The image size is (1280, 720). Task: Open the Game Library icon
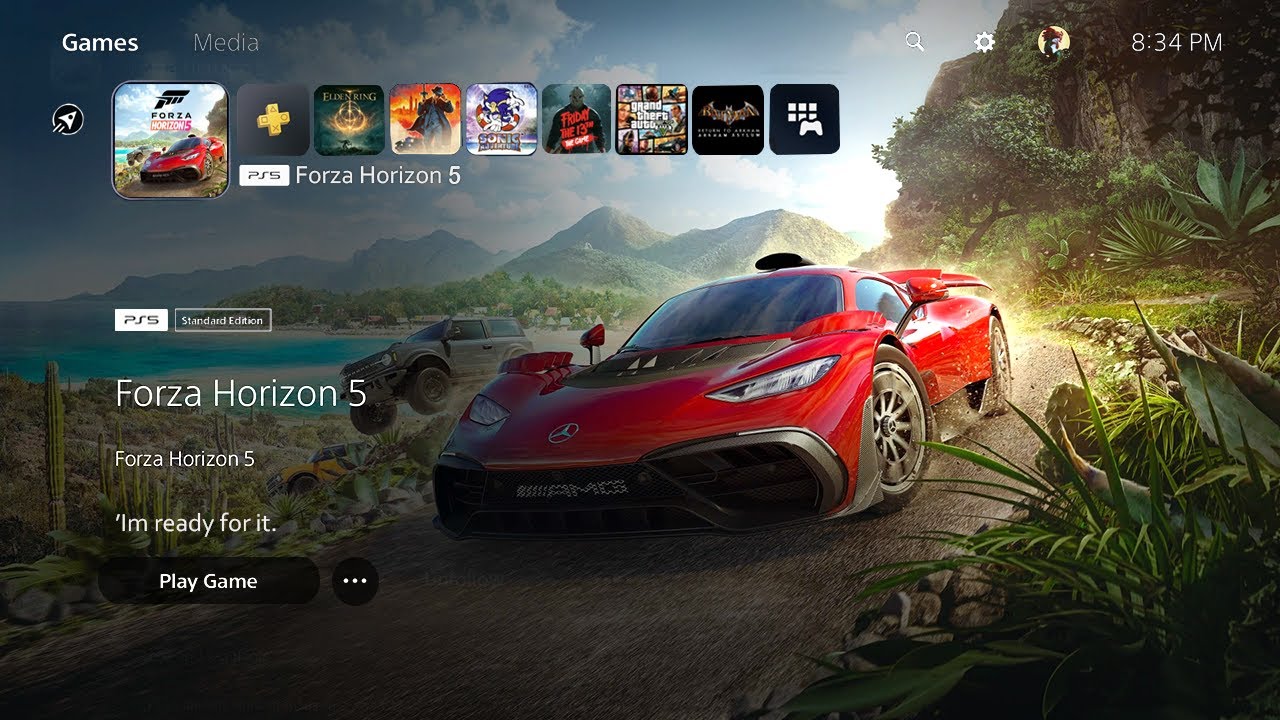[805, 118]
